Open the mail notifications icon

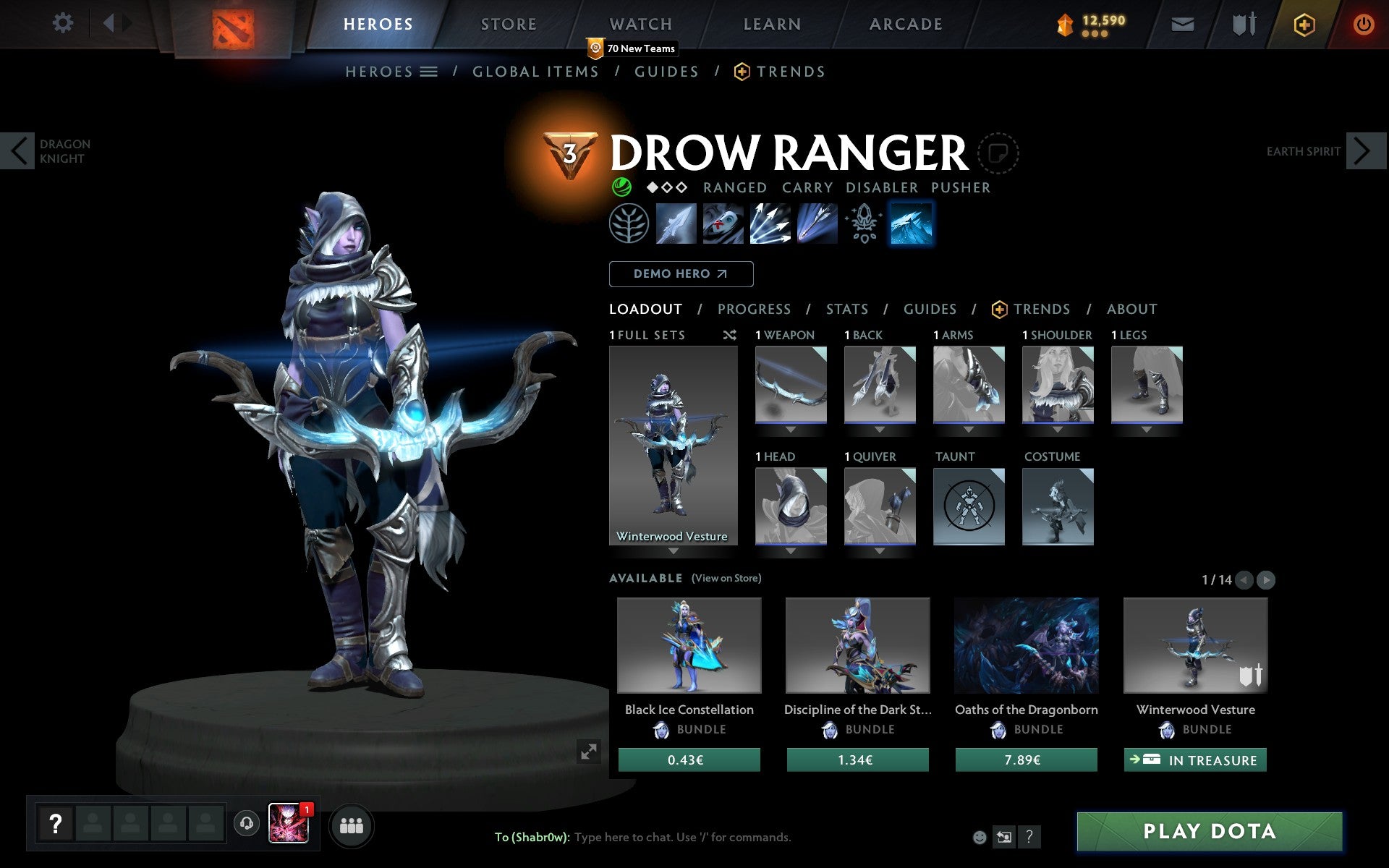1182,23
